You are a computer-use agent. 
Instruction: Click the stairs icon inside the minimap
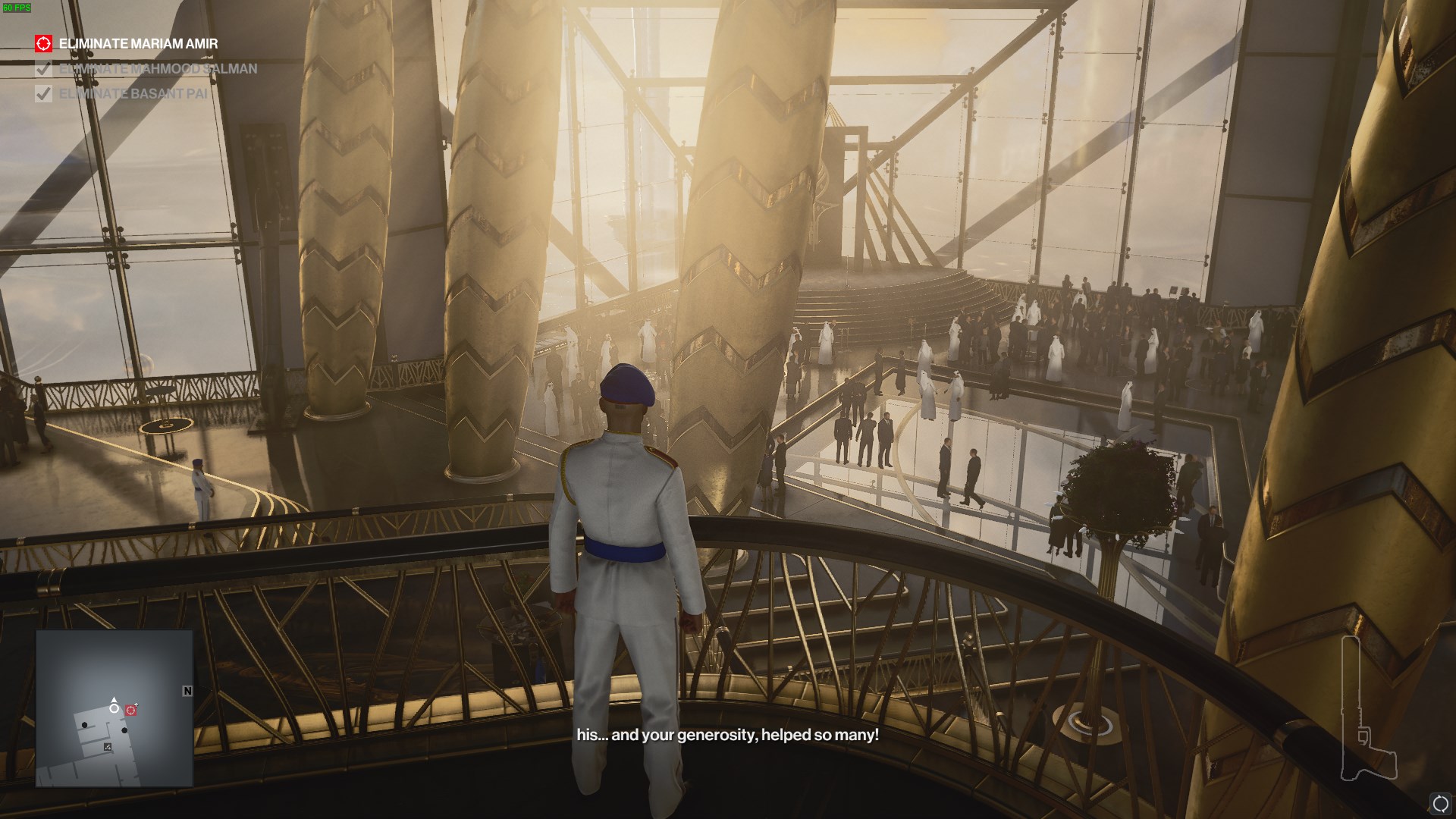[108, 747]
